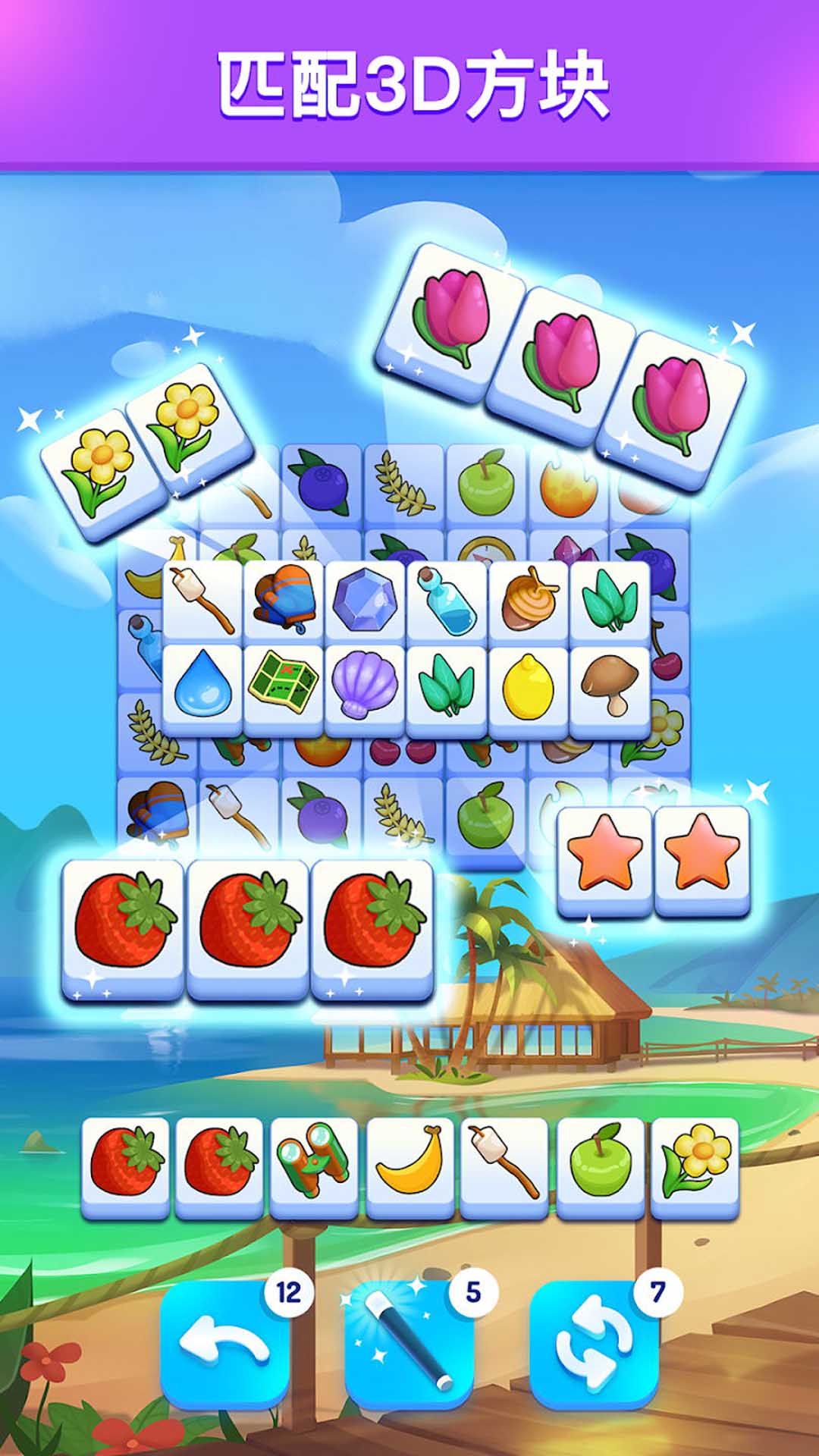The image size is (819, 1456).
Task: Tap the shuffle arrows booster
Action: click(594, 1345)
